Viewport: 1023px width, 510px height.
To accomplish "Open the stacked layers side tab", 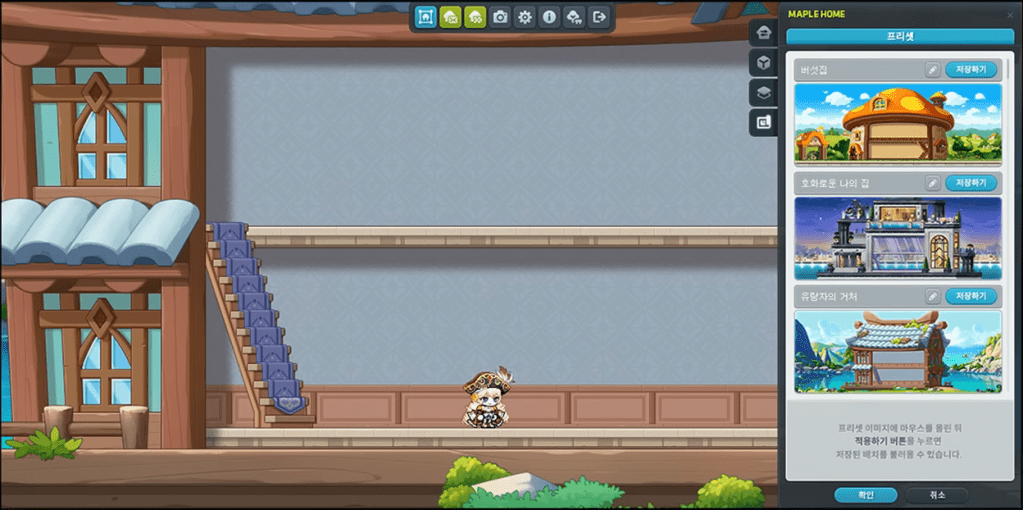I will tap(764, 92).
